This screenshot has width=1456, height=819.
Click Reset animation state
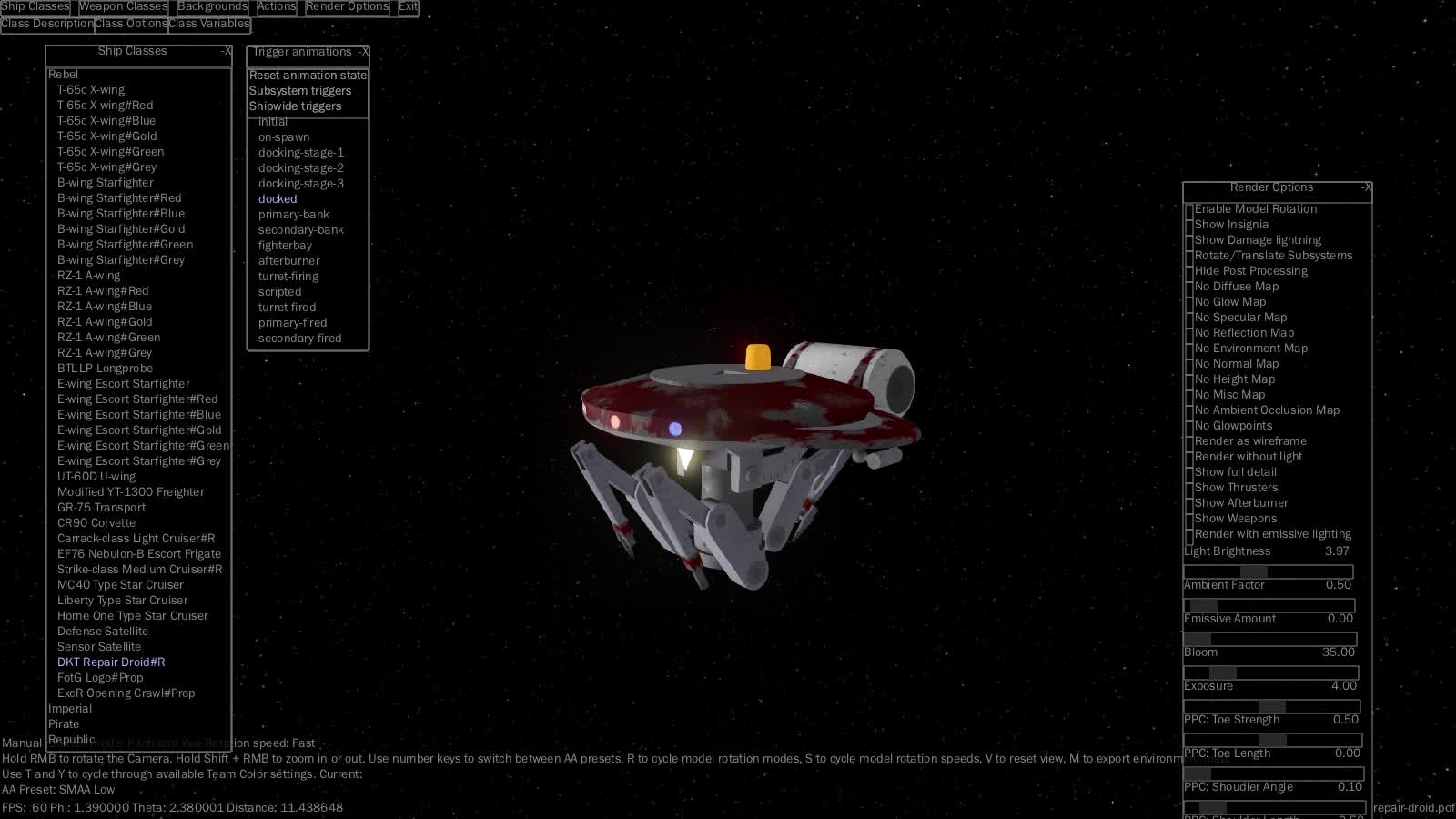click(308, 75)
